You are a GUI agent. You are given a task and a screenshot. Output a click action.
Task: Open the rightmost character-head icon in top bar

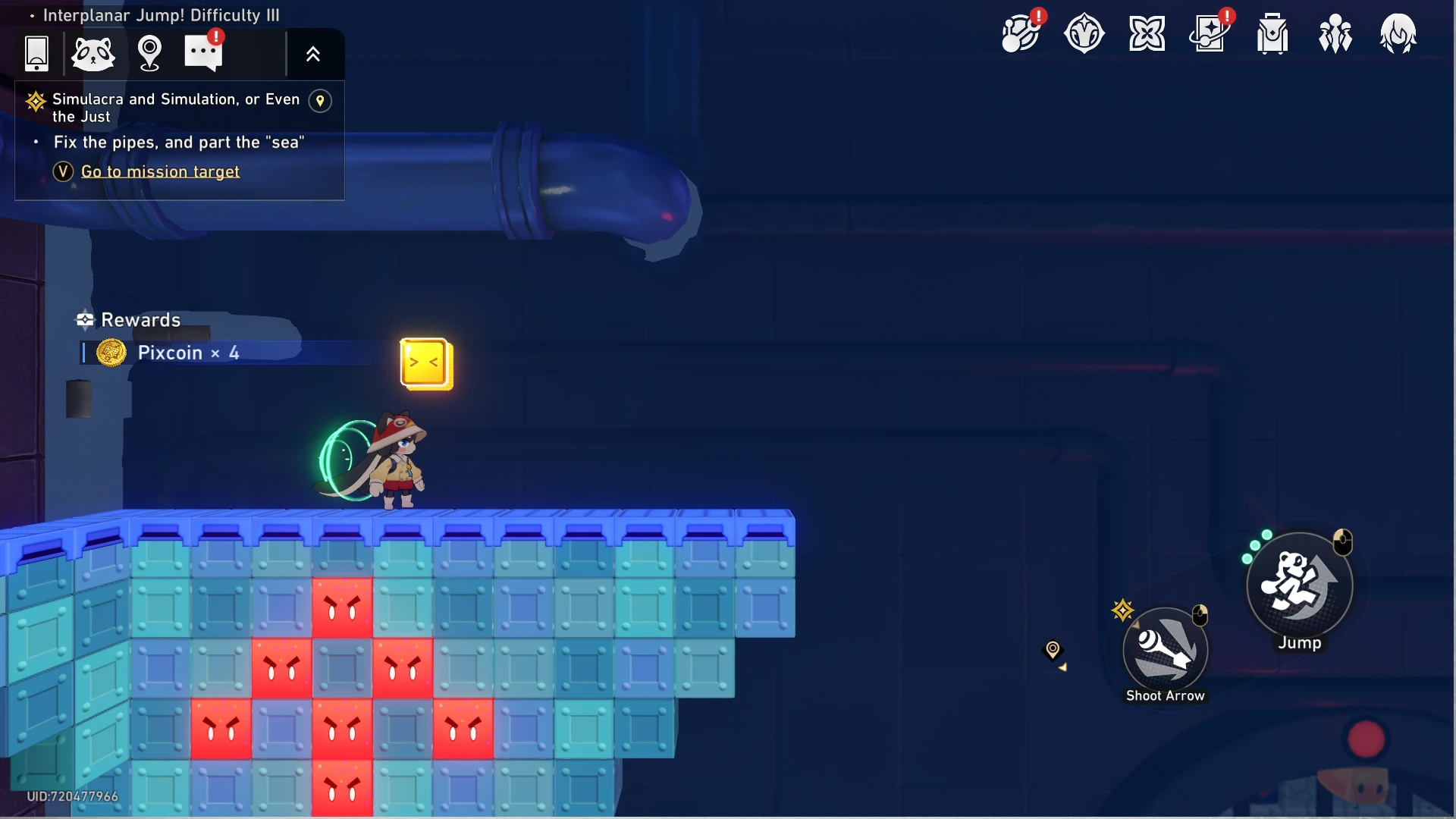pyautogui.click(x=1398, y=34)
